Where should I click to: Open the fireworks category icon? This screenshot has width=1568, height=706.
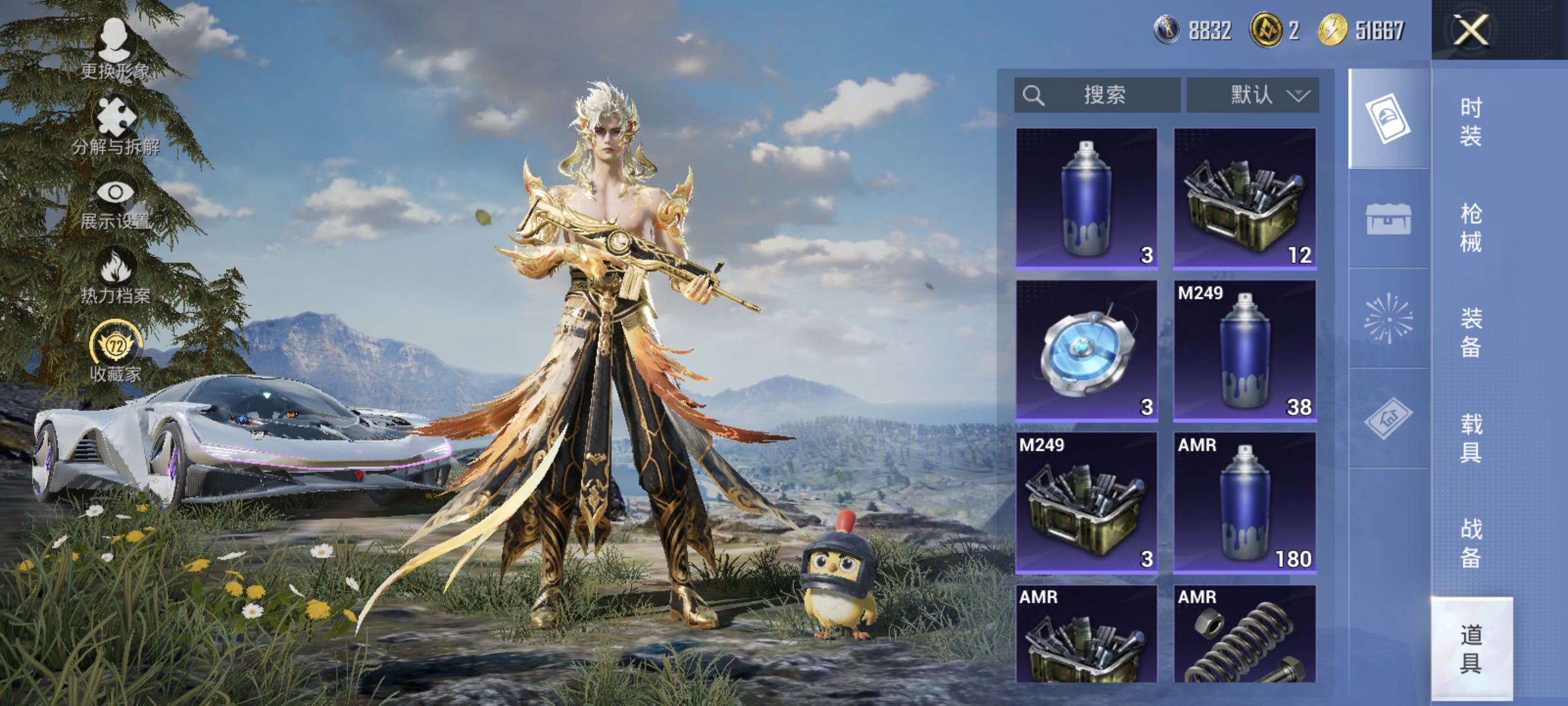pyautogui.click(x=1388, y=318)
